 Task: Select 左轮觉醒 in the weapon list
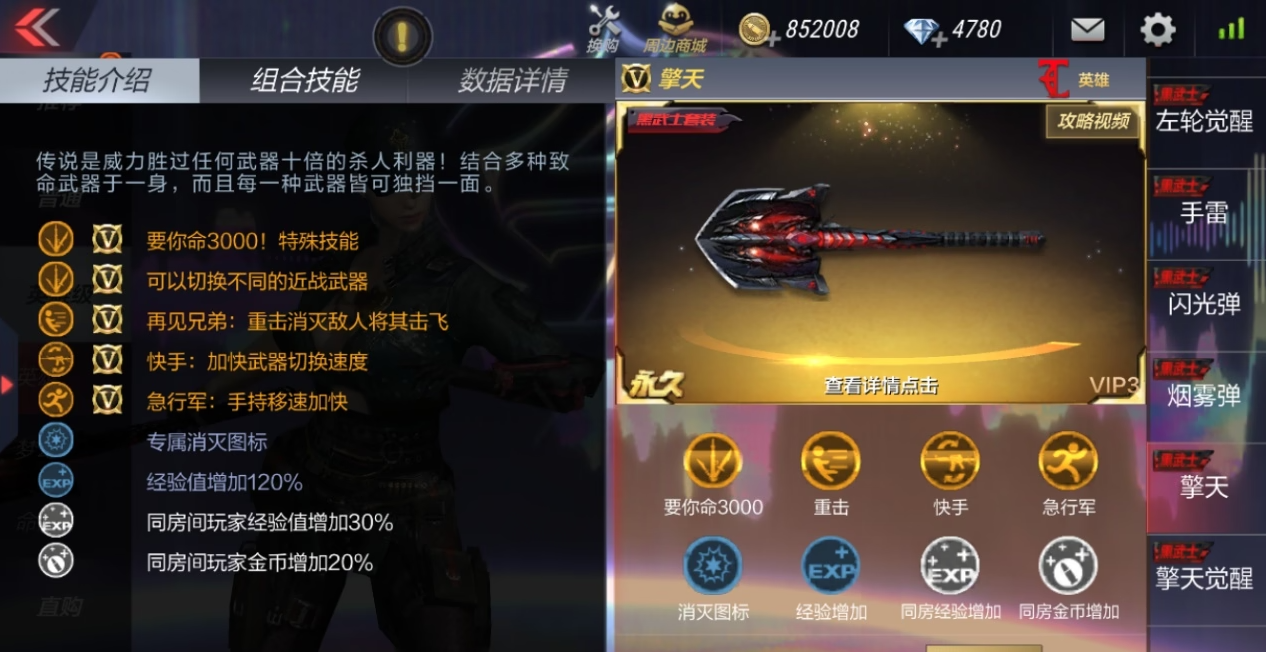[1204, 112]
